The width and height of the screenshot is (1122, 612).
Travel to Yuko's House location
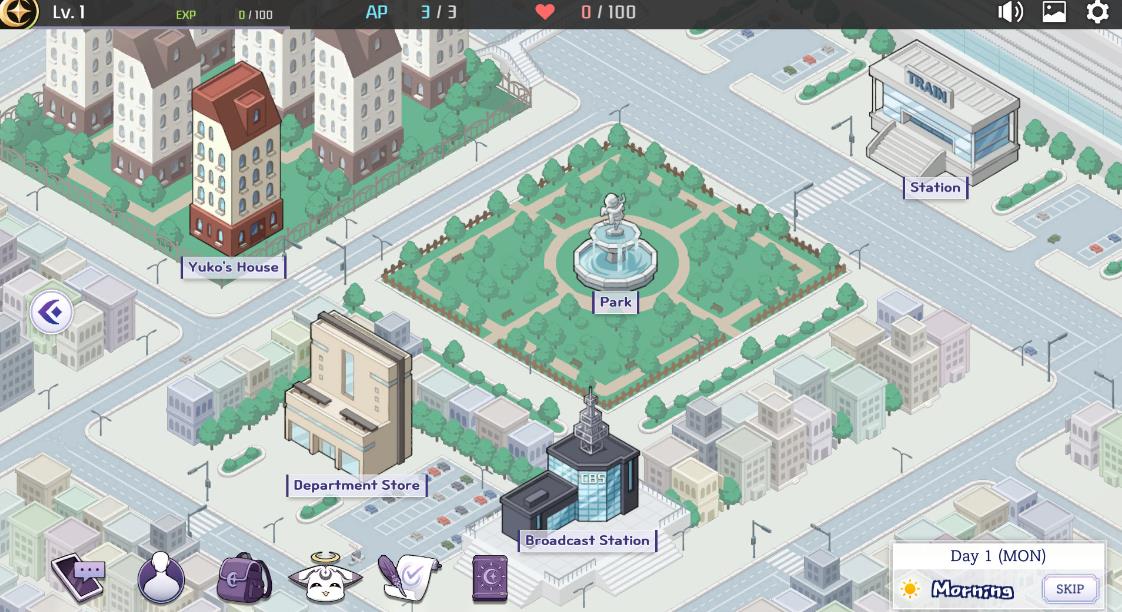click(x=233, y=267)
